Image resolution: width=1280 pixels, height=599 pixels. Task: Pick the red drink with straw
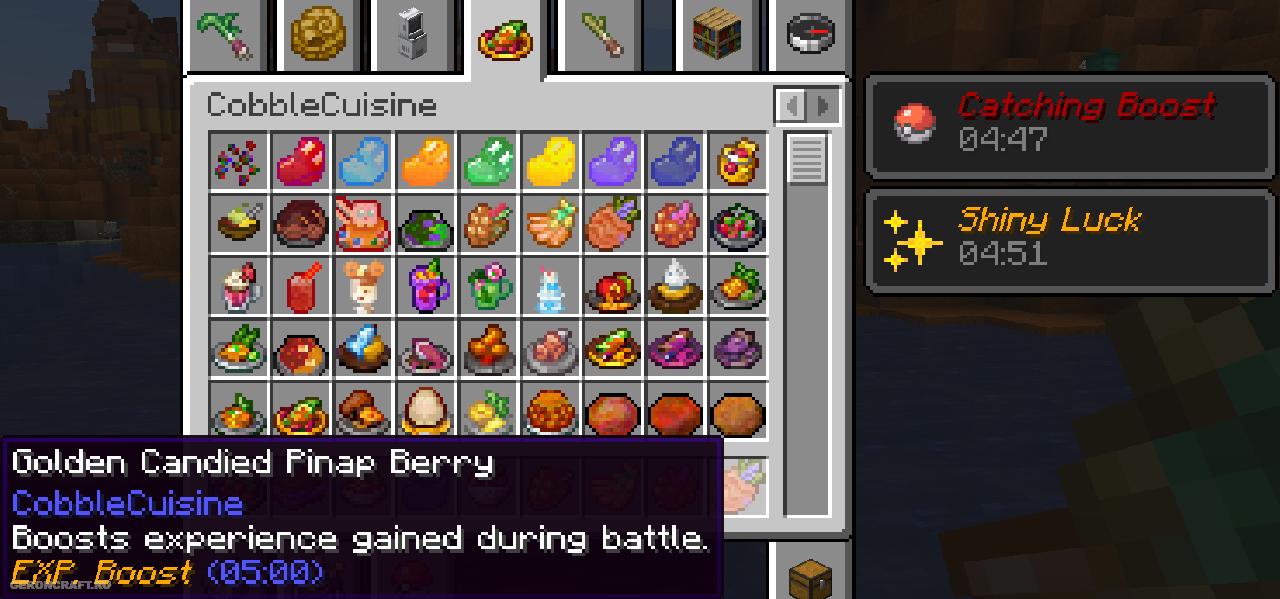click(301, 286)
